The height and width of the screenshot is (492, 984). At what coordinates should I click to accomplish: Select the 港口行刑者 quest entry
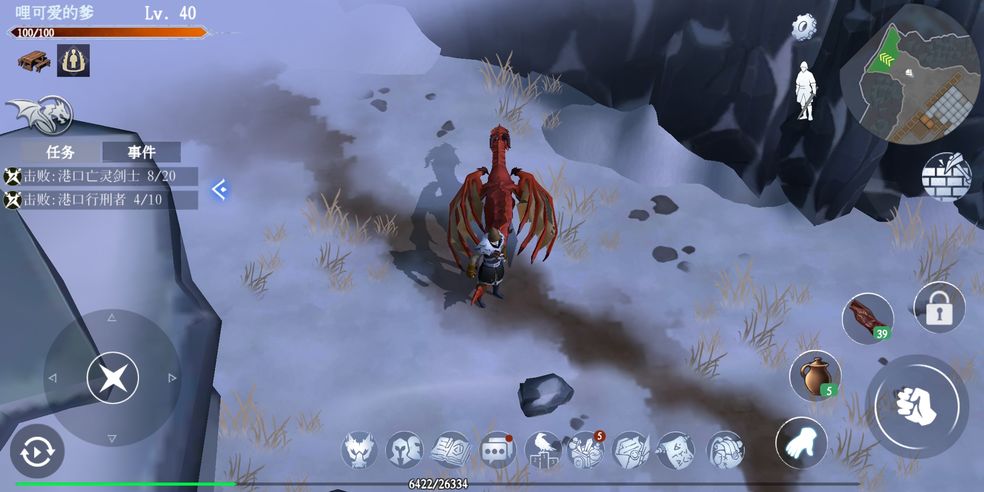click(x=100, y=200)
